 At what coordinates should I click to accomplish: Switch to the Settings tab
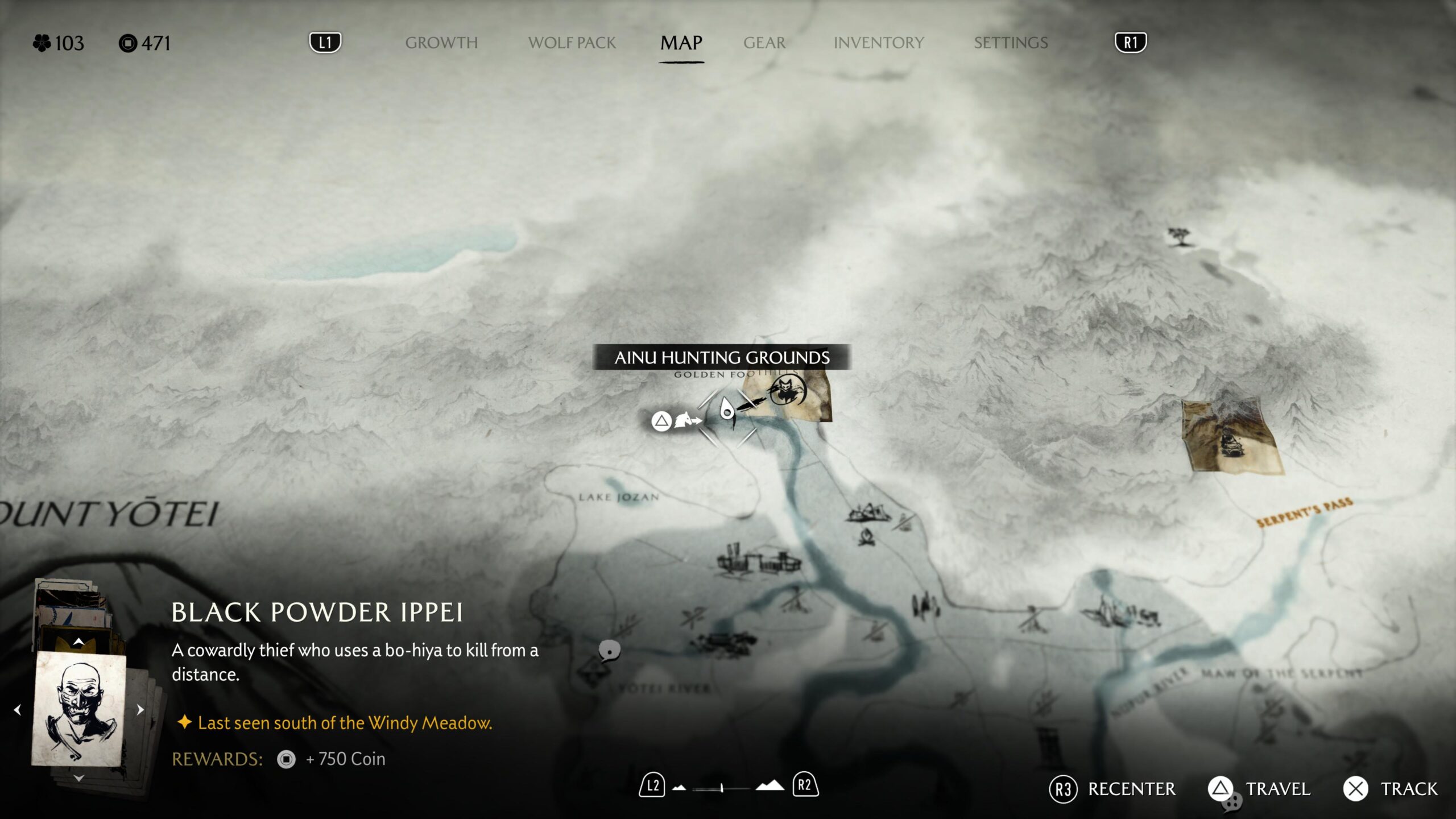[1011, 43]
